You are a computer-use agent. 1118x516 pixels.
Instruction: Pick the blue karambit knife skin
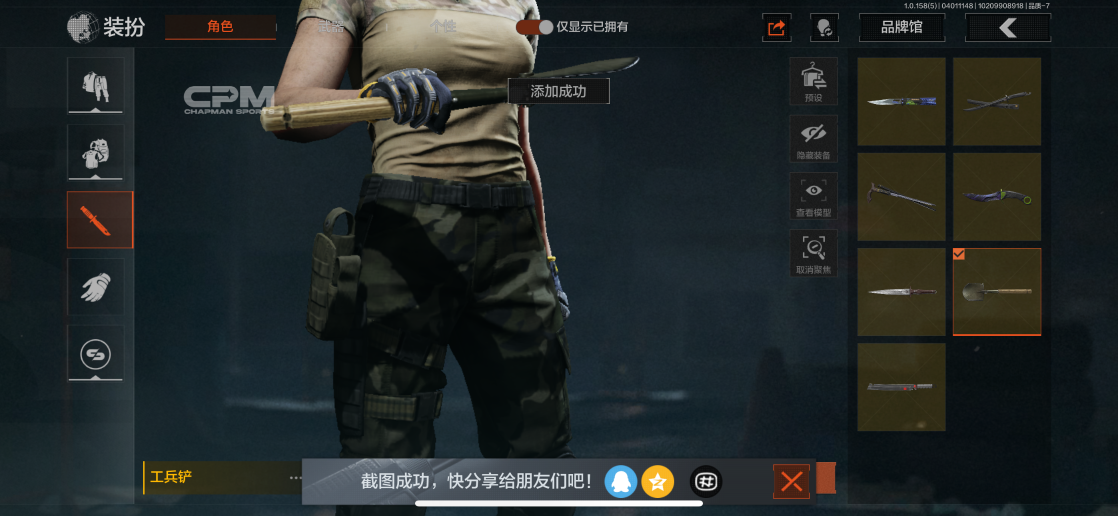point(997,196)
